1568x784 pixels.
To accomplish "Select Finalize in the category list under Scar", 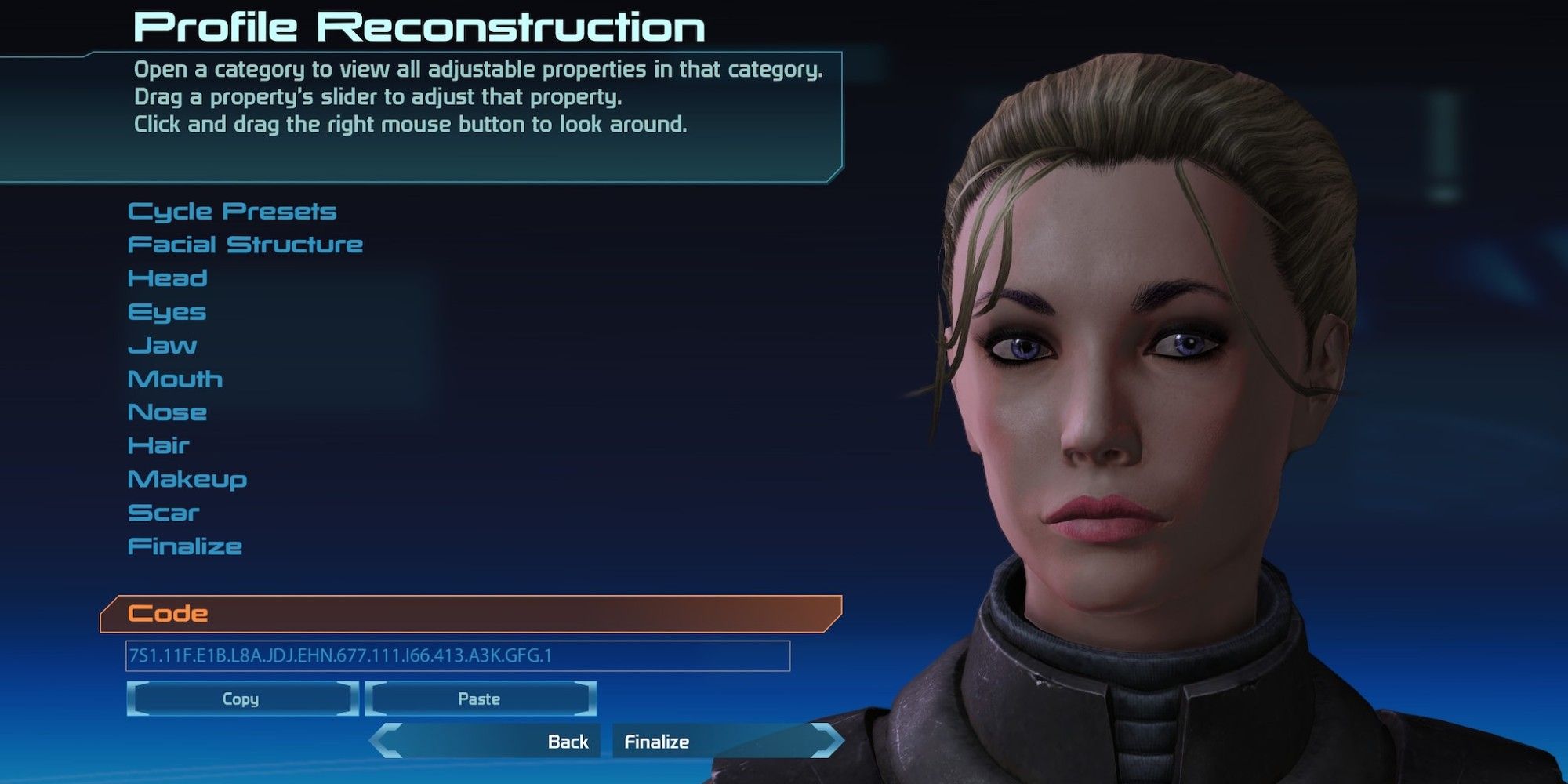I will (185, 546).
